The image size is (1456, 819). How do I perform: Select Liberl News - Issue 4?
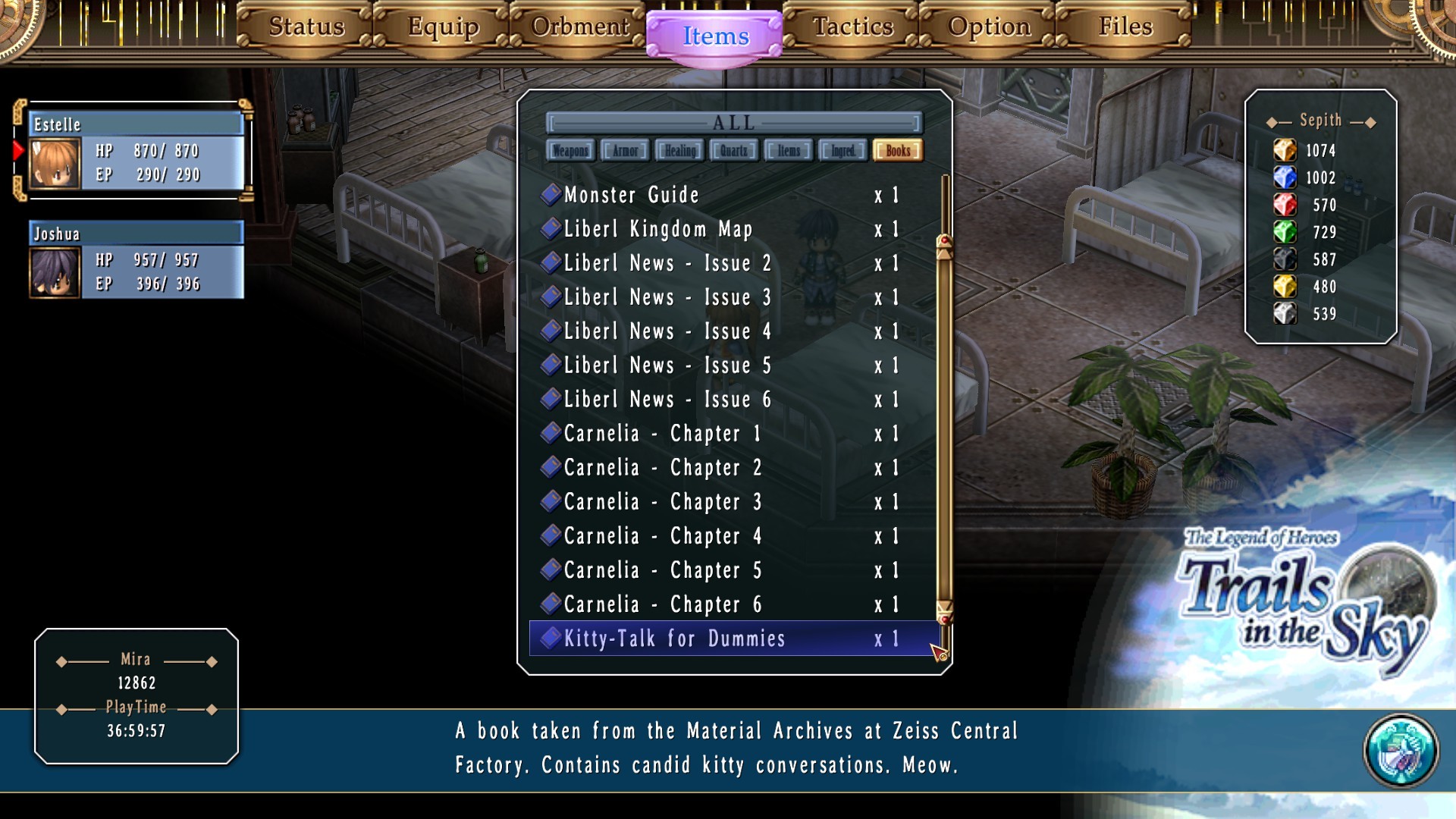point(667,332)
